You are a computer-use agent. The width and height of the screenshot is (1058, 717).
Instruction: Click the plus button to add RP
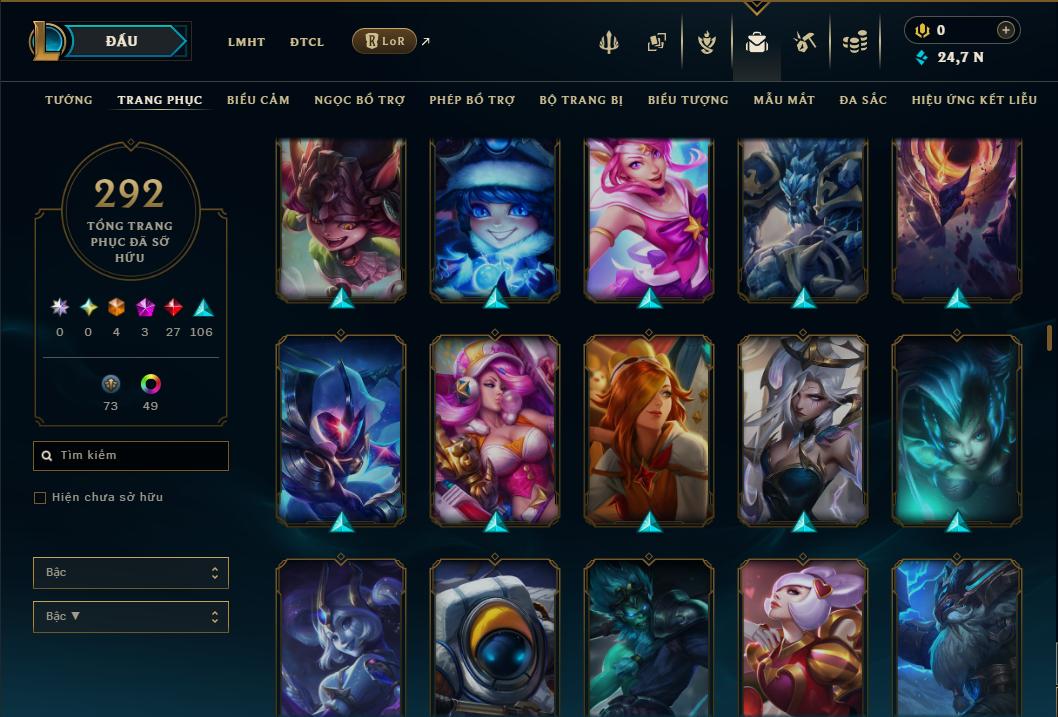[1006, 30]
